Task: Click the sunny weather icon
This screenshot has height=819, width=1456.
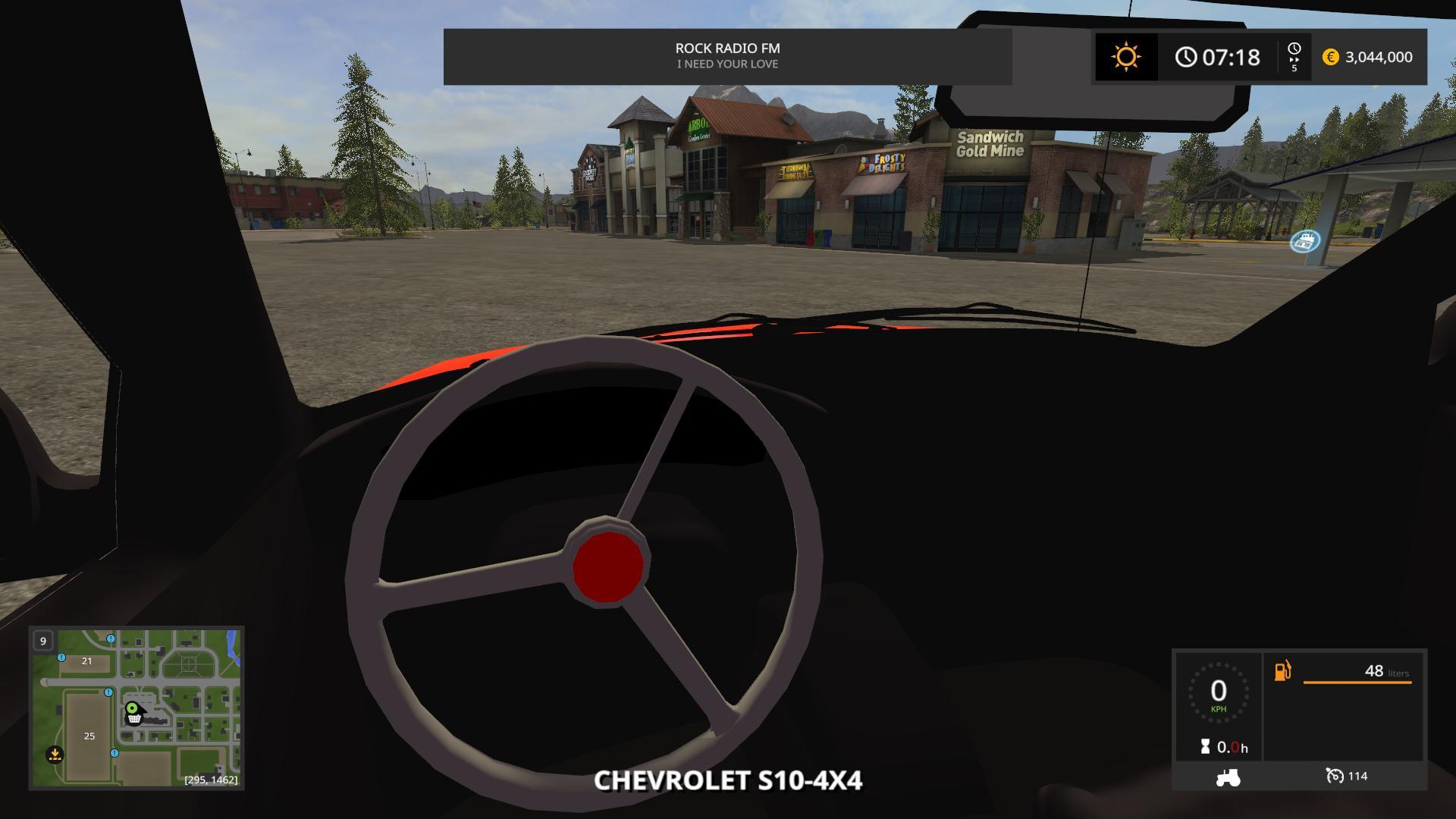Action: (x=1126, y=57)
